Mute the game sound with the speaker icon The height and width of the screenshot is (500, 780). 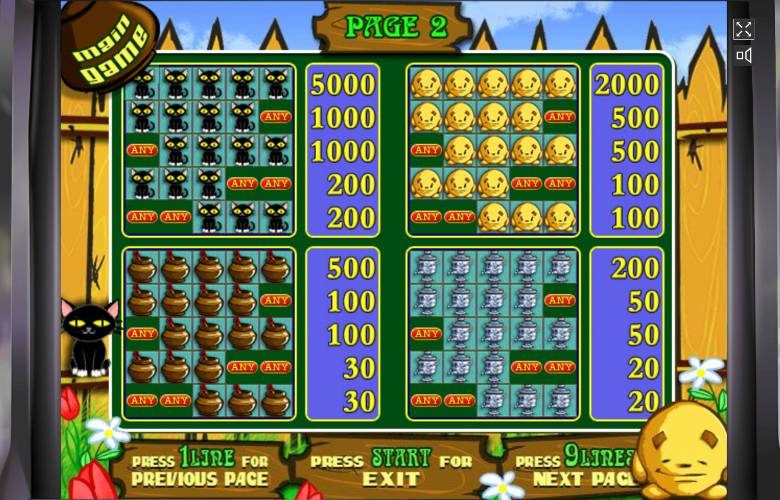click(x=743, y=56)
